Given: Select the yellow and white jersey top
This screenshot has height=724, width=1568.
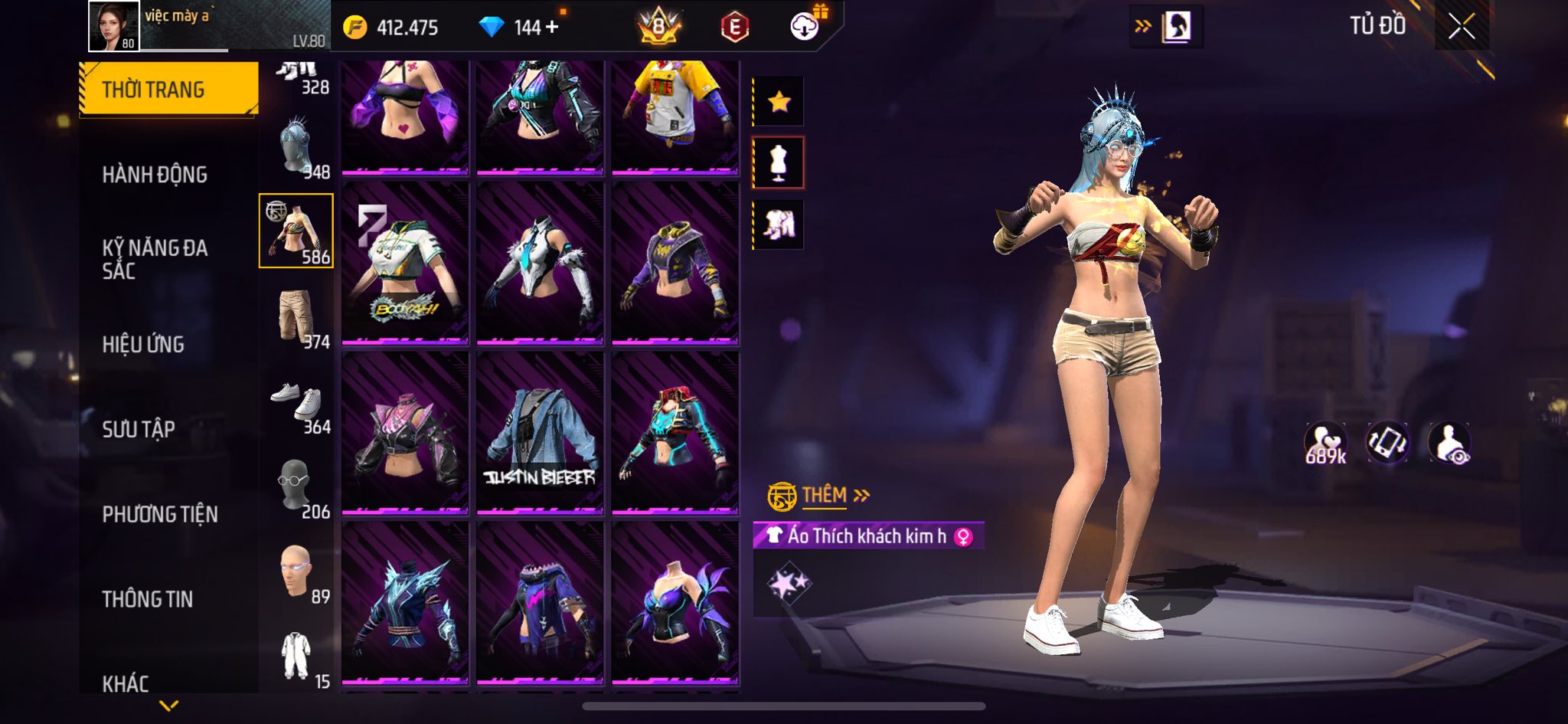Looking at the screenshot, I should point(675,115).
